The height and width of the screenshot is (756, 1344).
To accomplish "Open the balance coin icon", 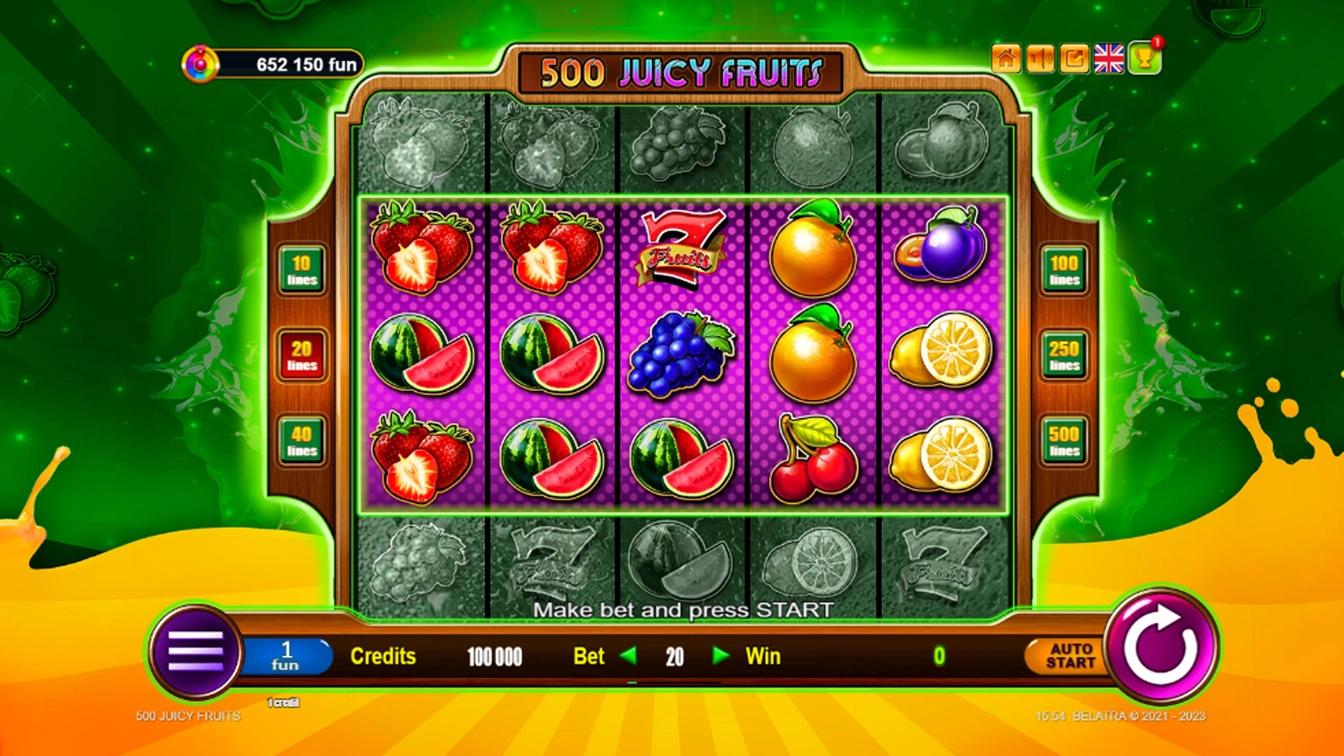I will 200,65.
